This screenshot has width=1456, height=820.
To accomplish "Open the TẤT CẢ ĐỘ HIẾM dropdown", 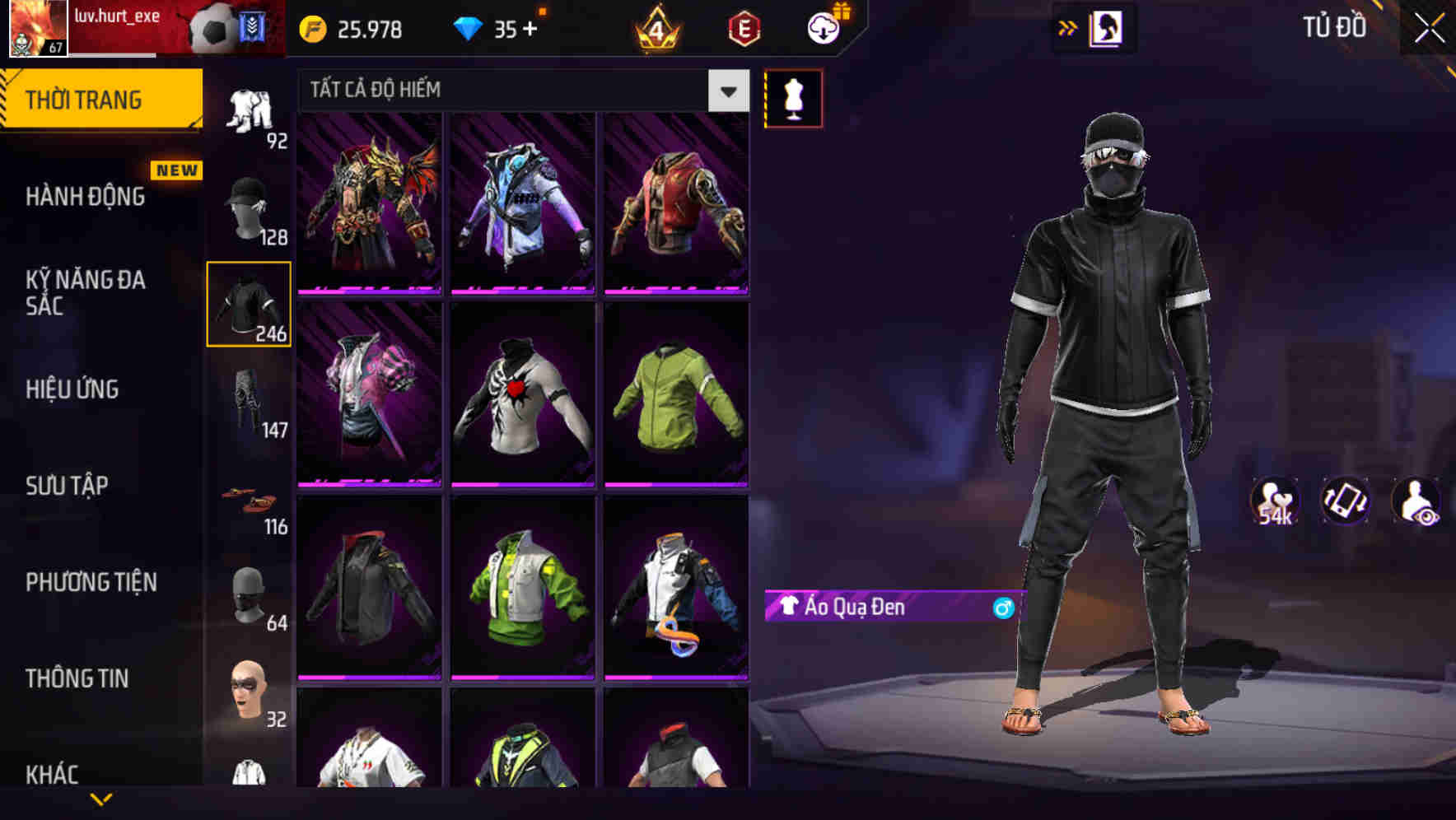I will coord(519,91).
